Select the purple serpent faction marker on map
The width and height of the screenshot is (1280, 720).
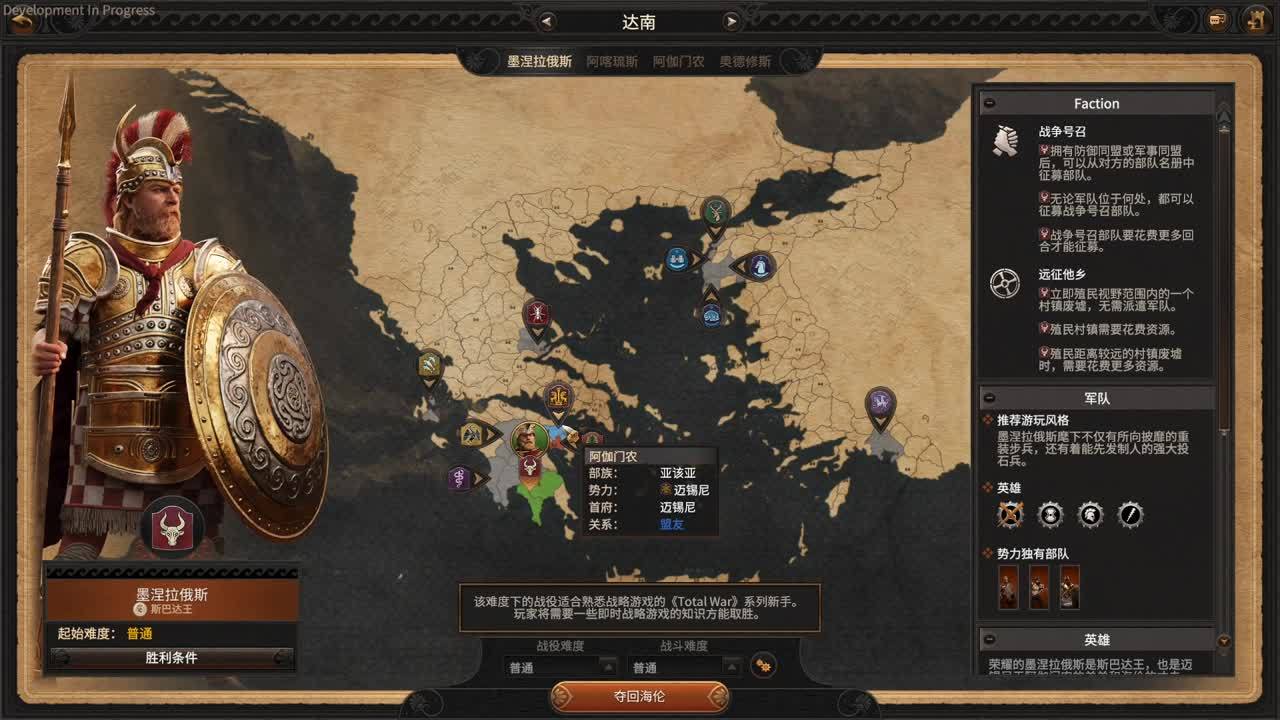pyautogui.click(x=459, y=477)
